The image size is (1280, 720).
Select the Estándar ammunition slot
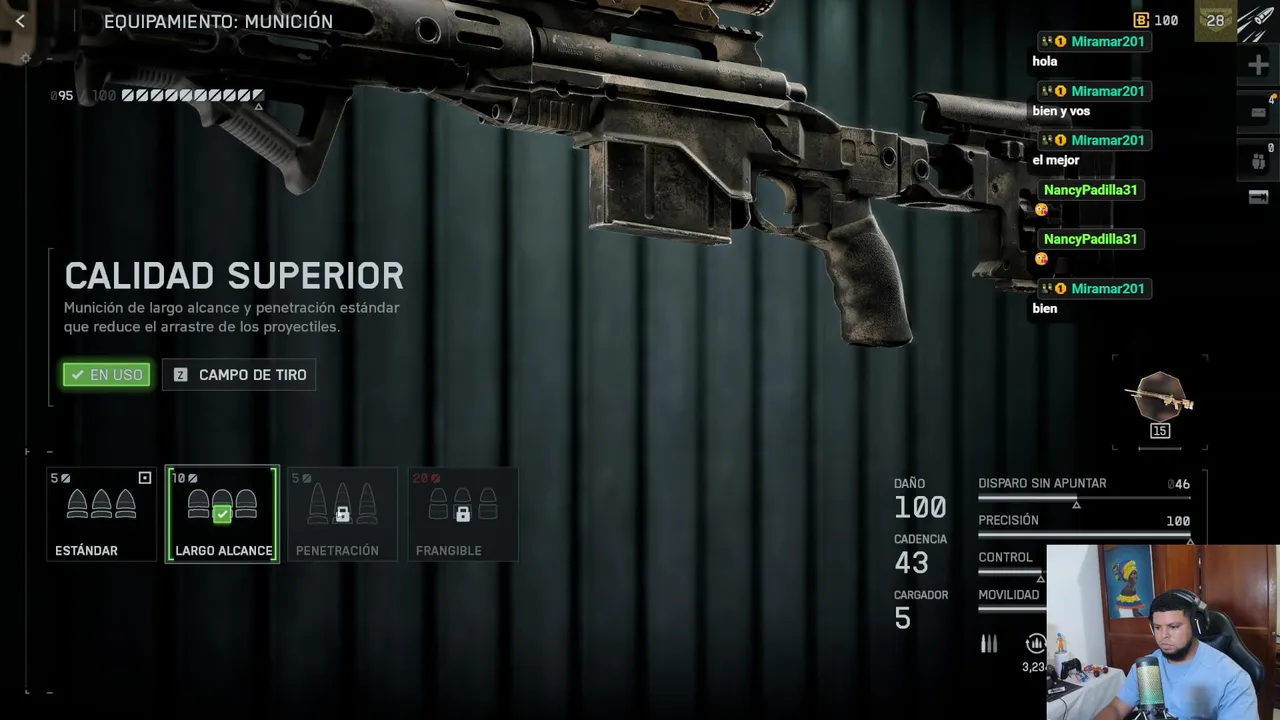pyautogui.click(x=101, y=514)
